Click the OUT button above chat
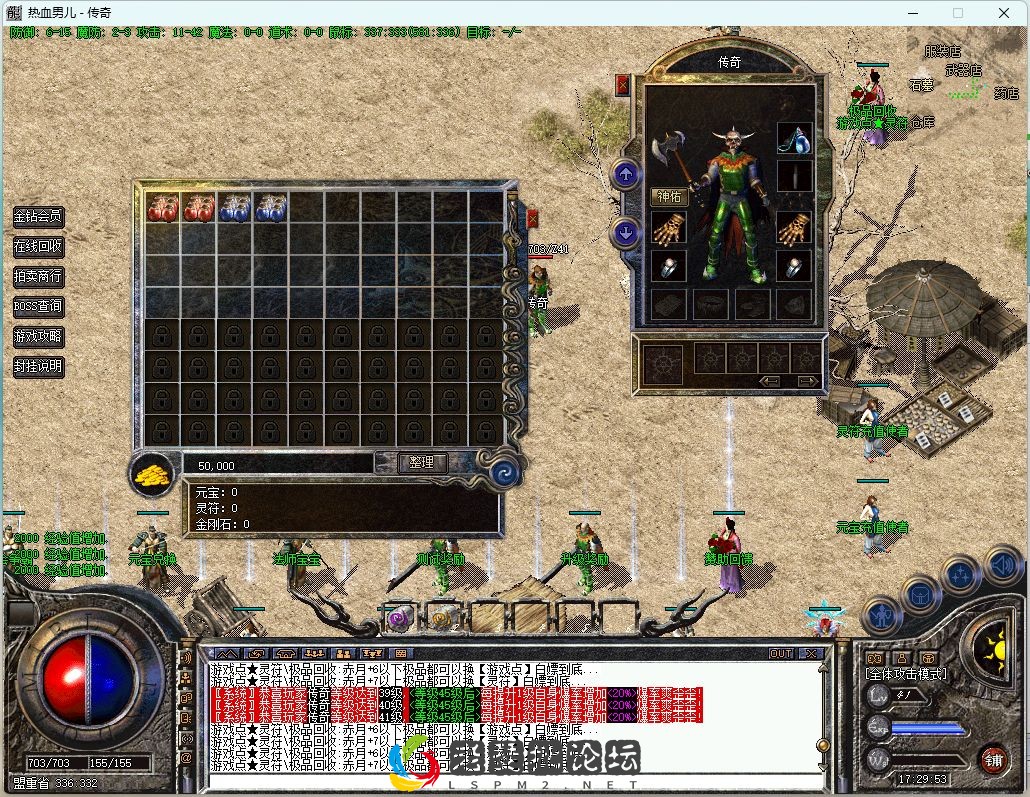The image size is (1030, 797). tap(781, 653)
